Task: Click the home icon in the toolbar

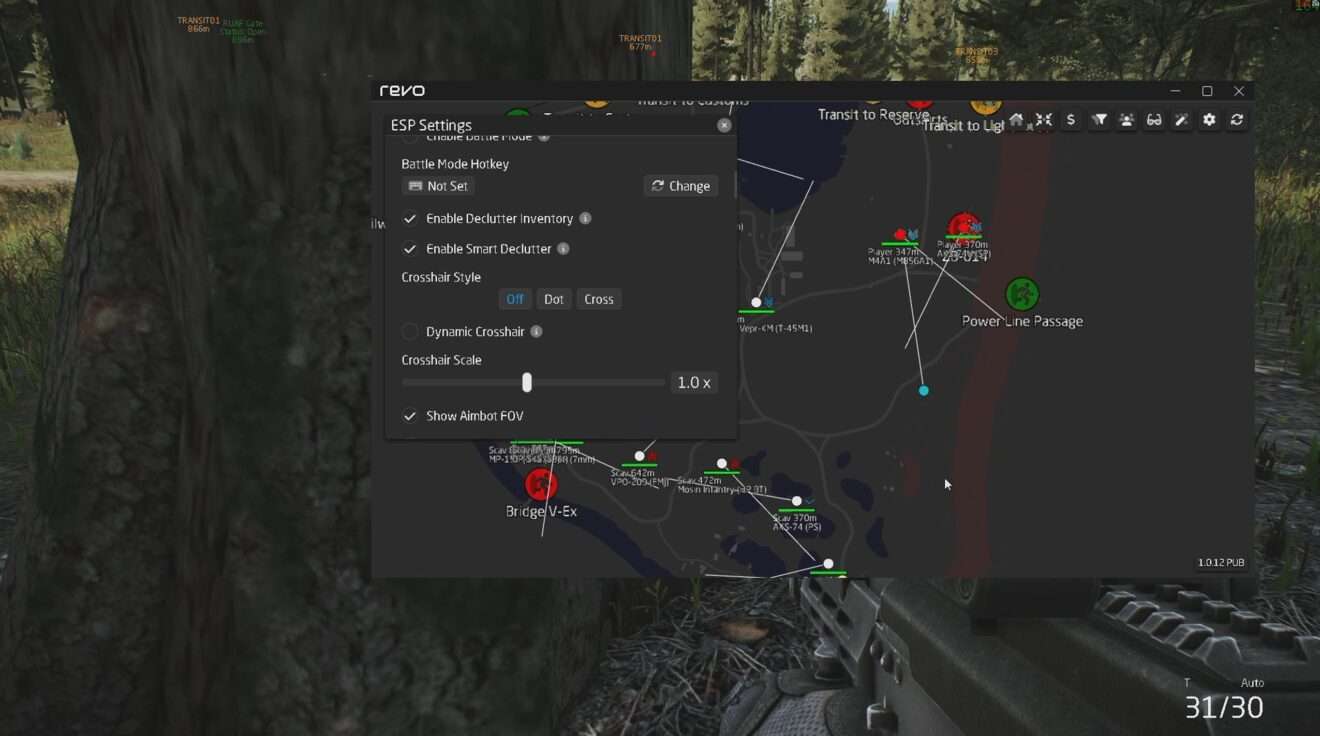Action: 1016,120
